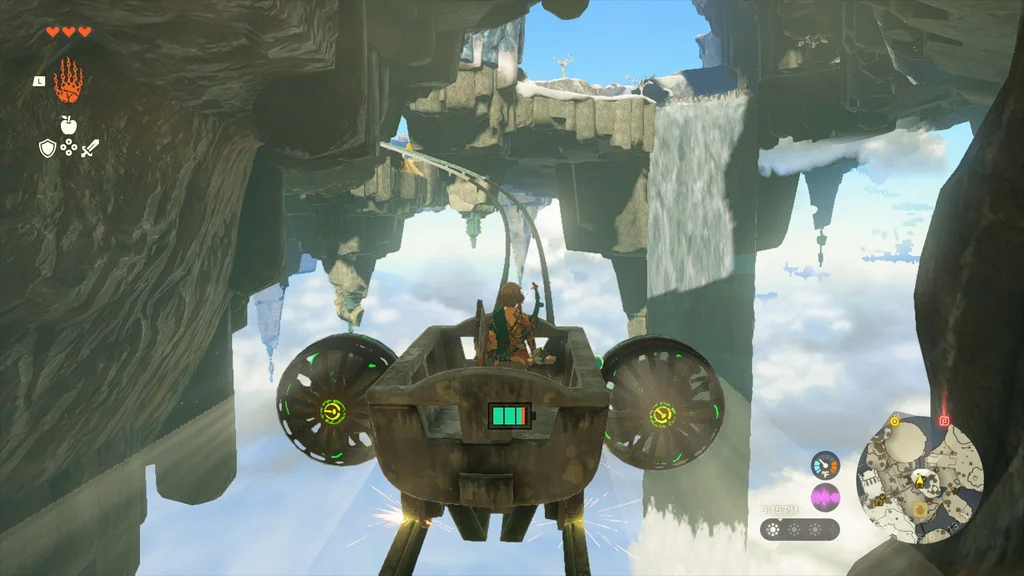Choose the four-circle materials icon

[x=68, y=148]
